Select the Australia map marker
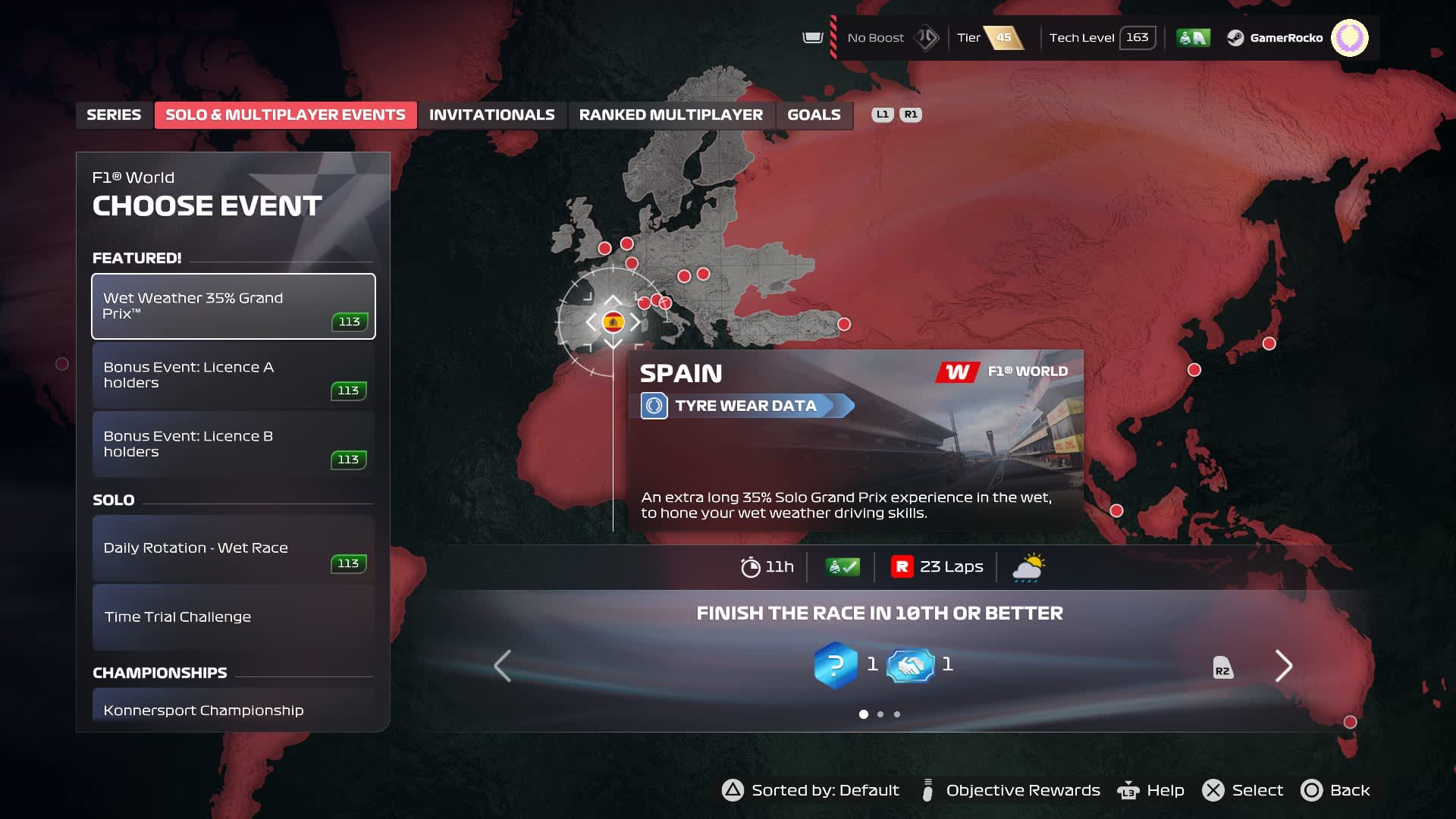The image size is (1456, 819). click(1350, 722)
